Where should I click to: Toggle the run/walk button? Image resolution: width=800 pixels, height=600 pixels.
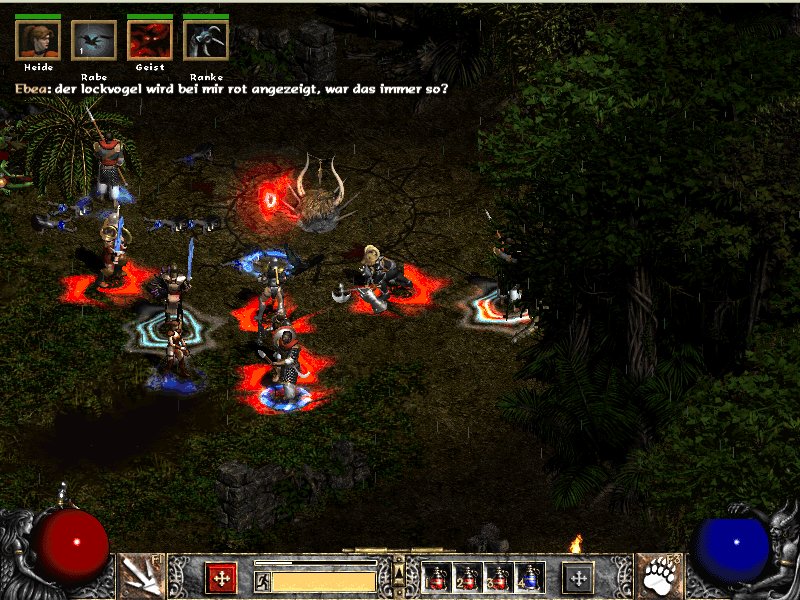click(262, 581)
